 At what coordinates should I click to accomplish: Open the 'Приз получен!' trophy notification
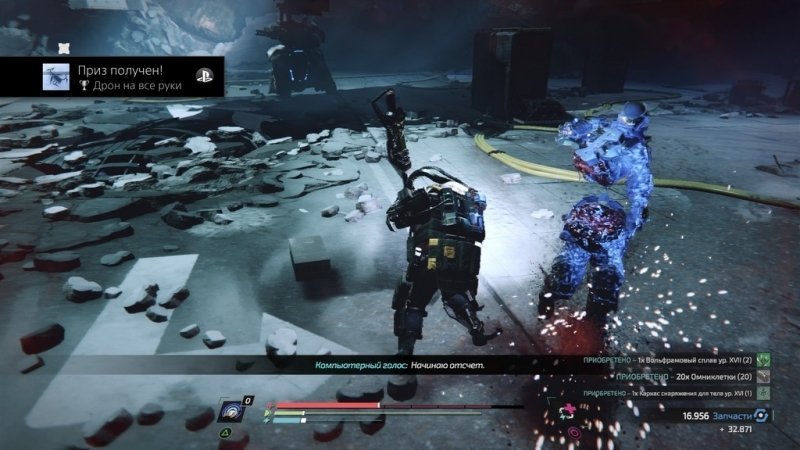[x=120, y=77]
